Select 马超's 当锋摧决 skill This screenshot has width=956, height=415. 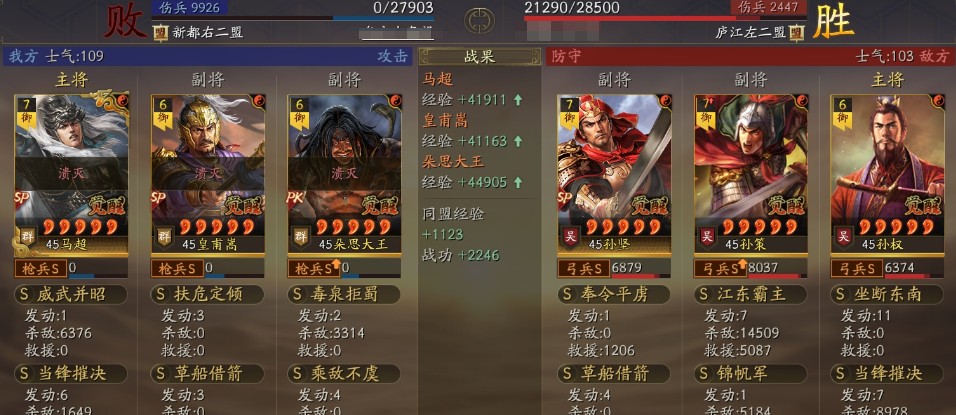[x=72, y=373]
